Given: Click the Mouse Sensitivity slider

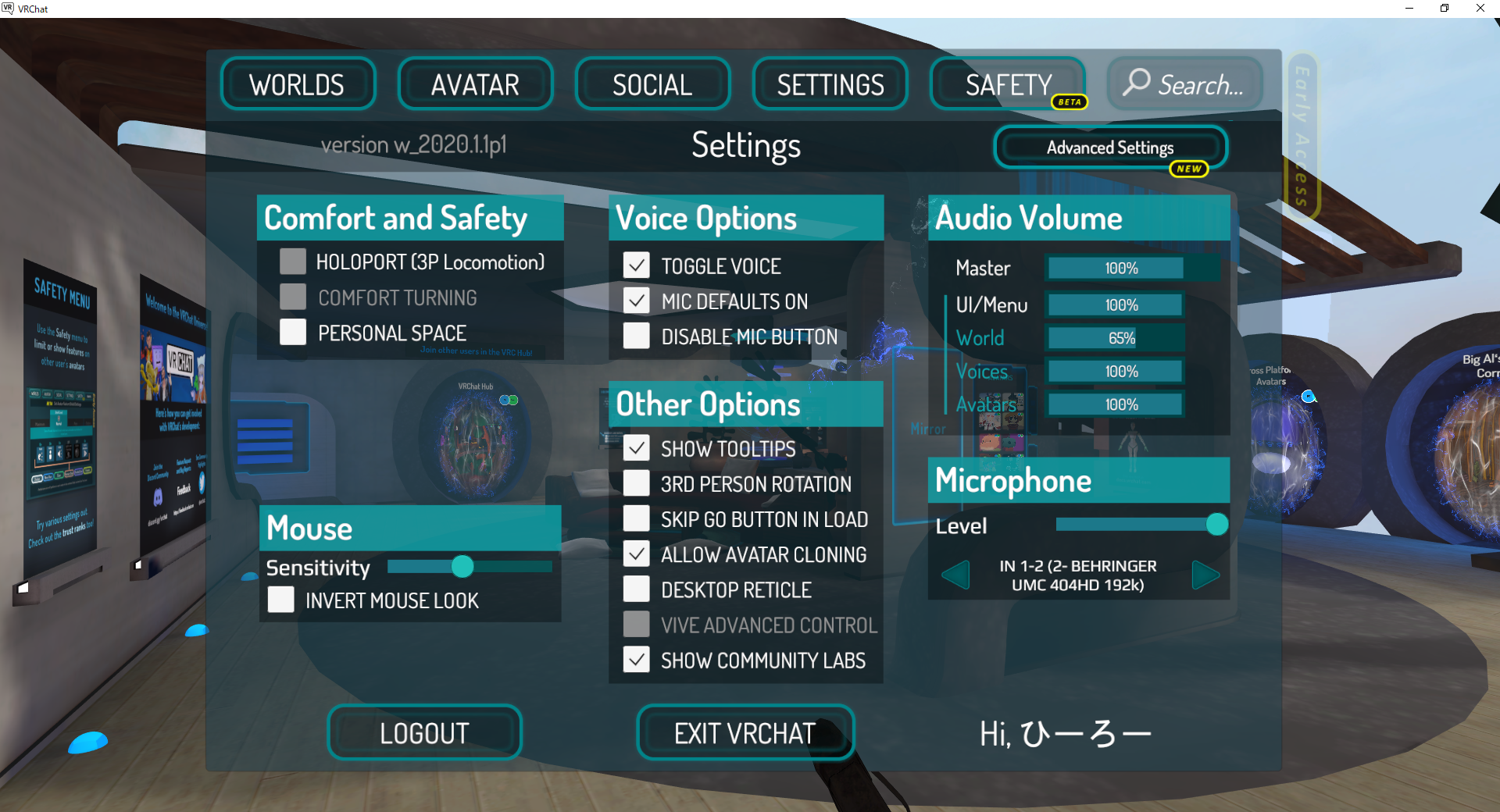Looking at the screenshot, I should pyautogui.click(x=463, y=568).
